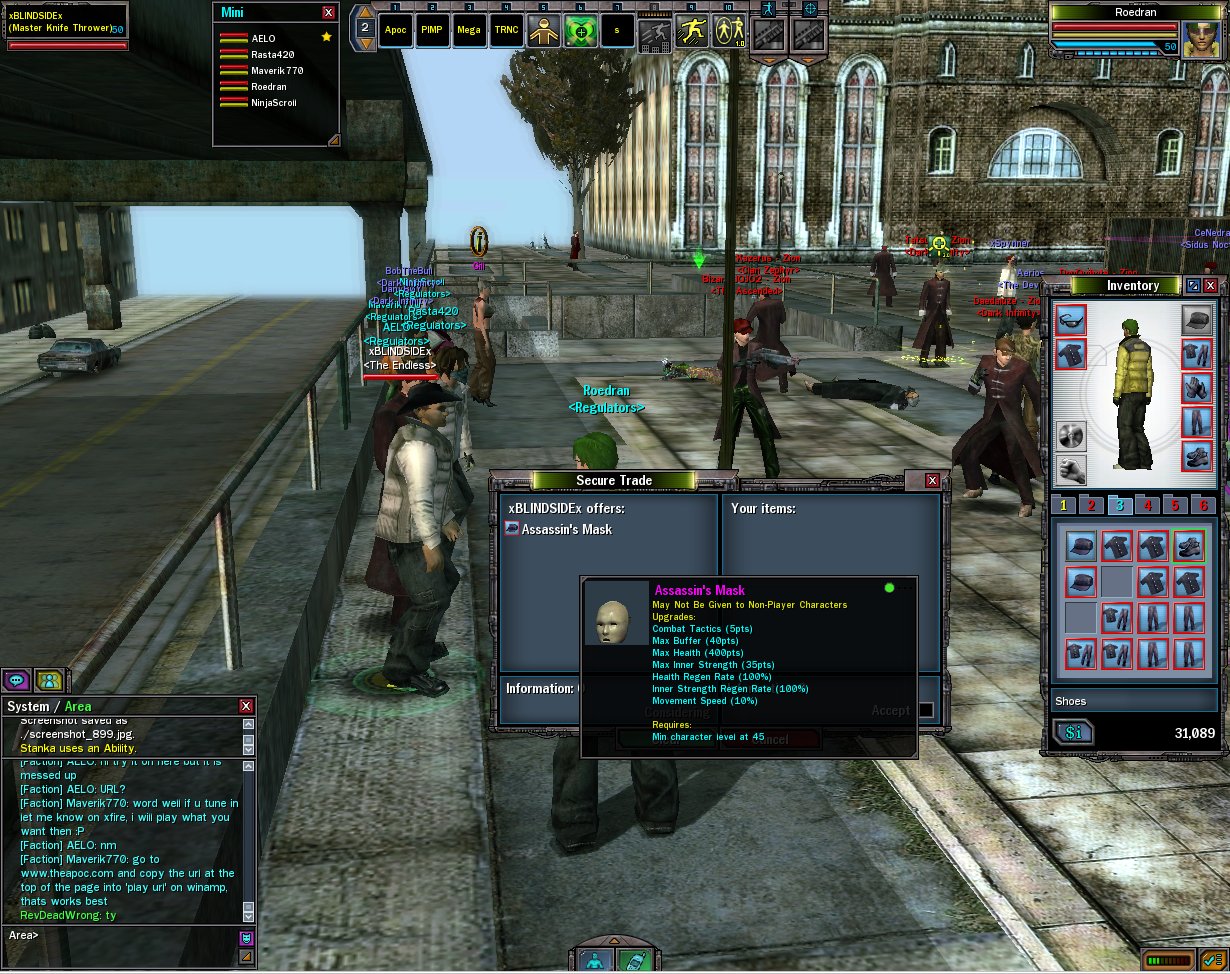Open inventory tab 6

coord(1206,505)
